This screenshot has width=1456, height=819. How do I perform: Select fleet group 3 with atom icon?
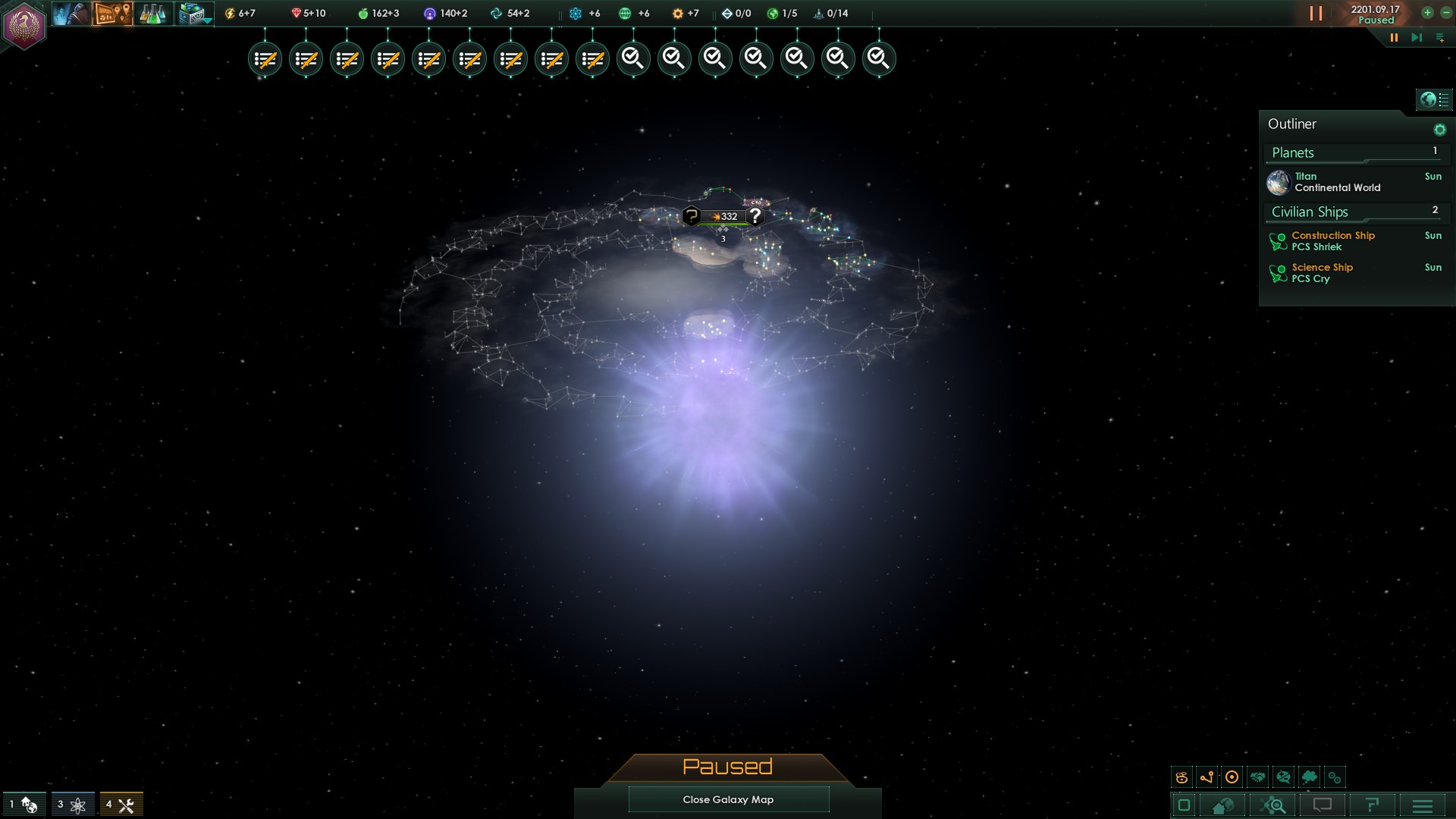72,805
